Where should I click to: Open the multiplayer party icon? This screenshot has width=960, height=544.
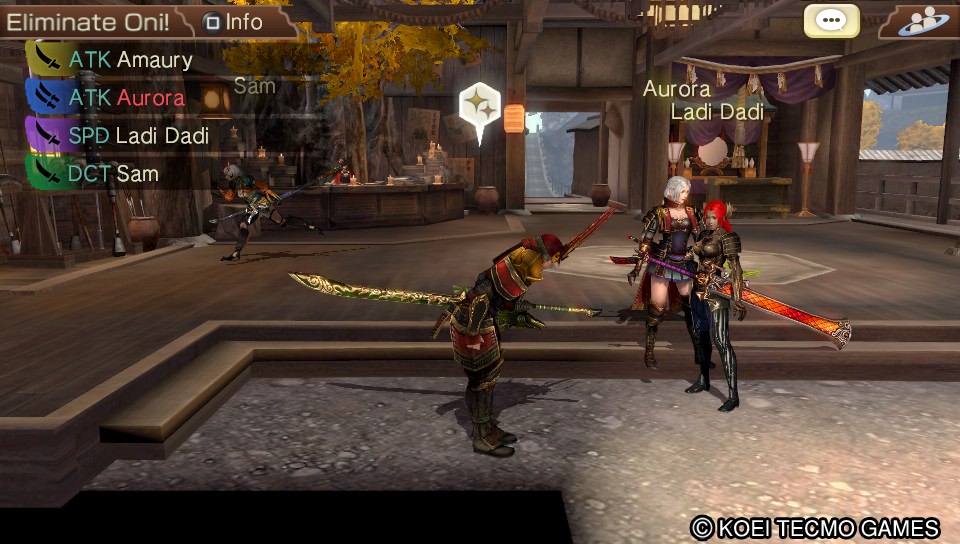click(921, 21)
